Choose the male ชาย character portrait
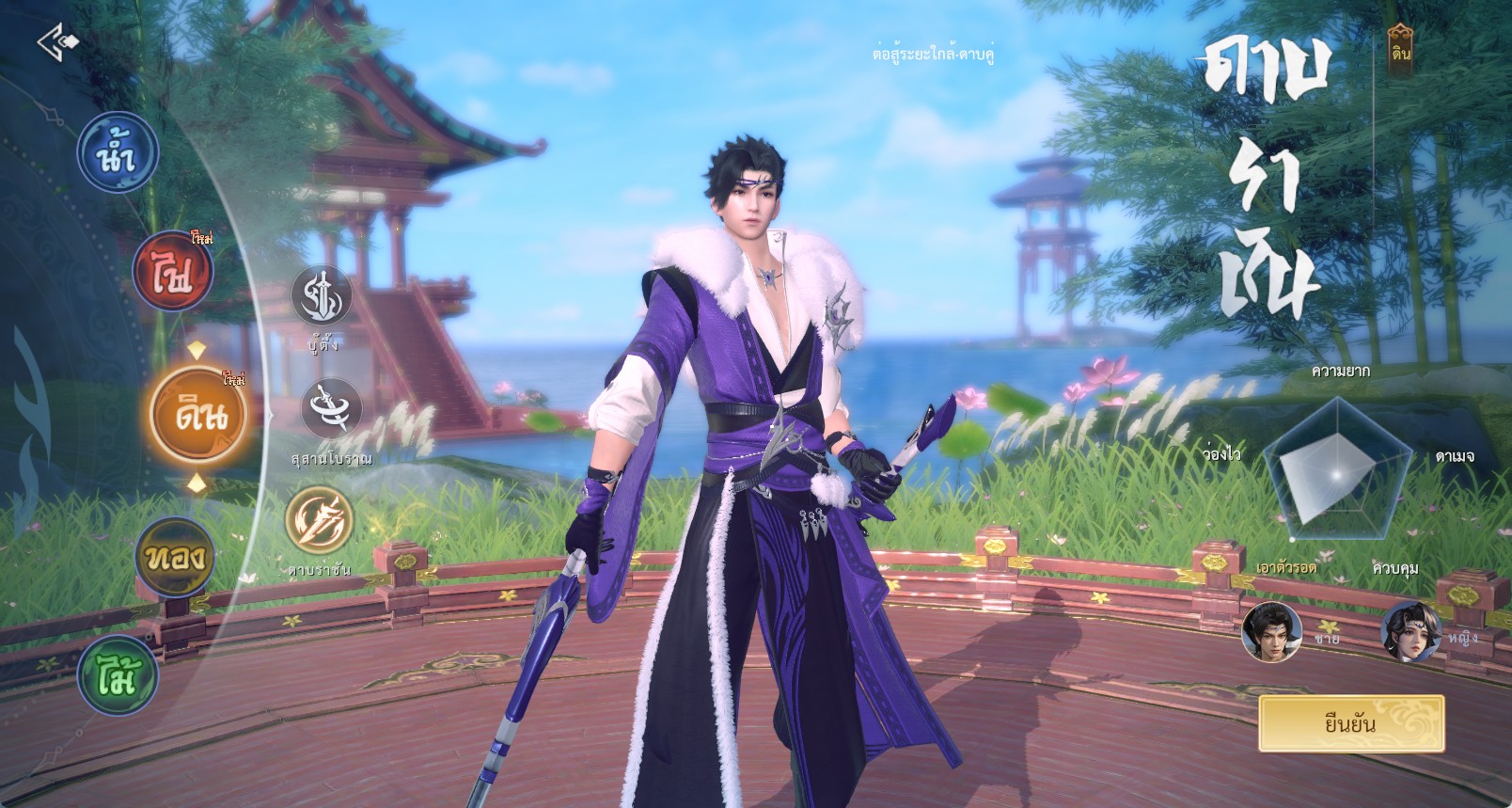 pos(1271,632)
